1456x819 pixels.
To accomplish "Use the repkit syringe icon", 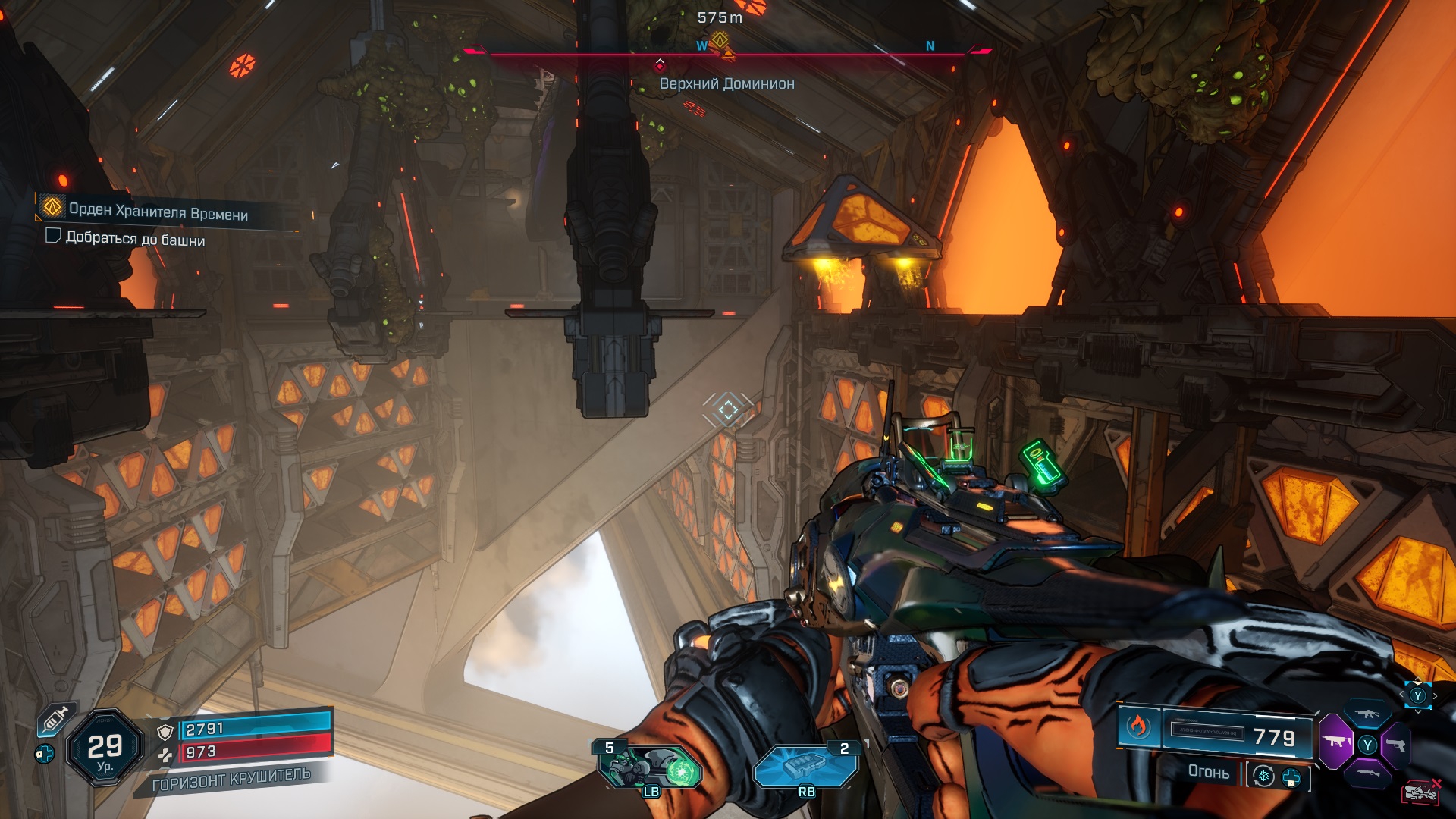I will pos(56,718).
